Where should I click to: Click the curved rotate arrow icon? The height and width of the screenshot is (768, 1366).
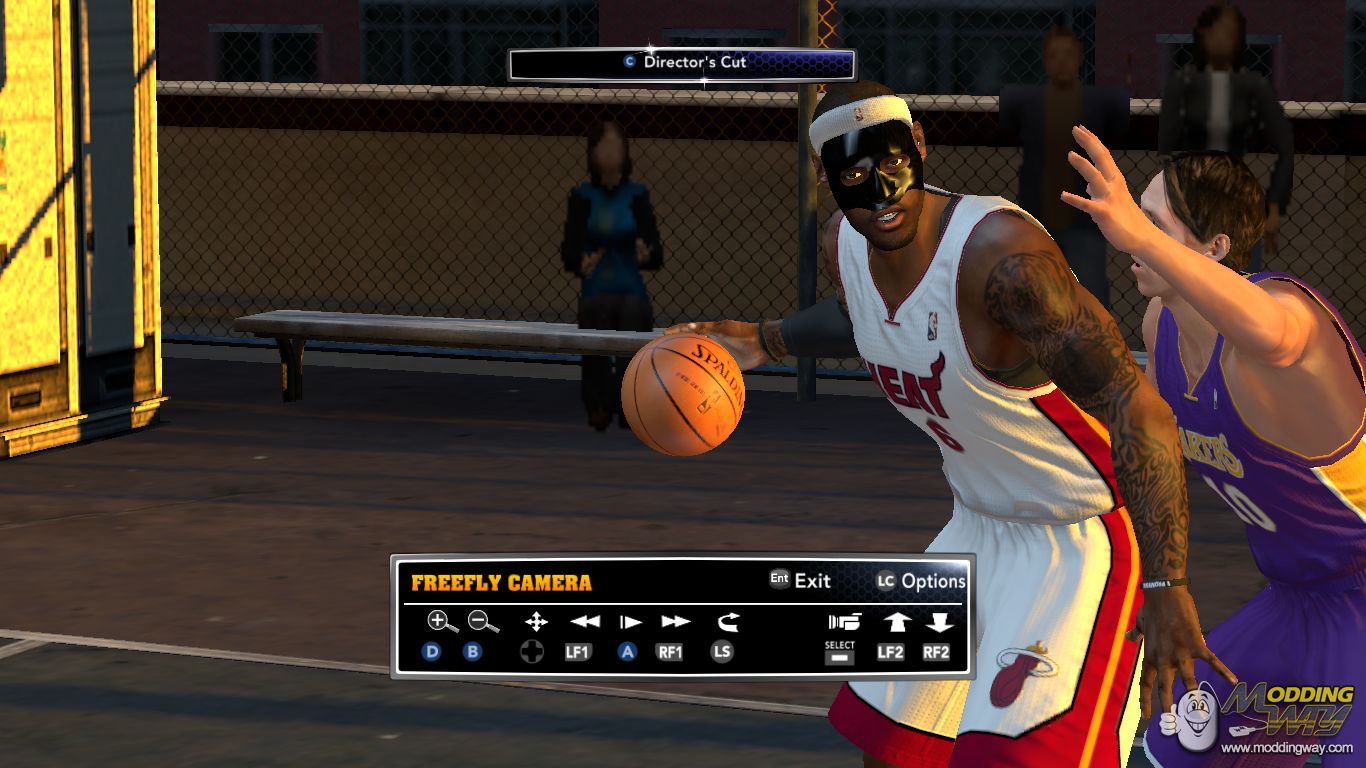(x=727, y=622)
